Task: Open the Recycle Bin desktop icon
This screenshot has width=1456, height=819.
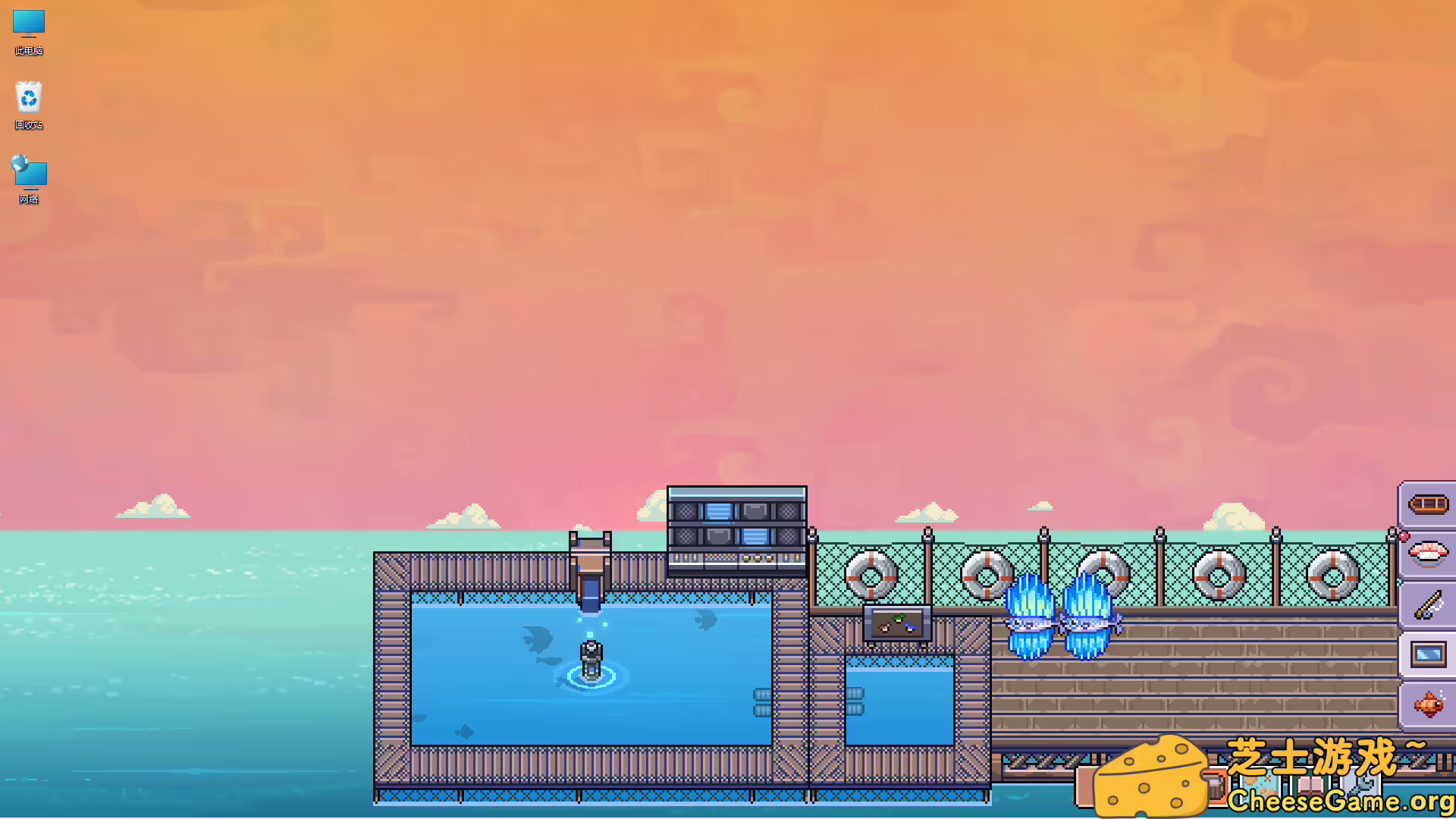Action: 28,97
